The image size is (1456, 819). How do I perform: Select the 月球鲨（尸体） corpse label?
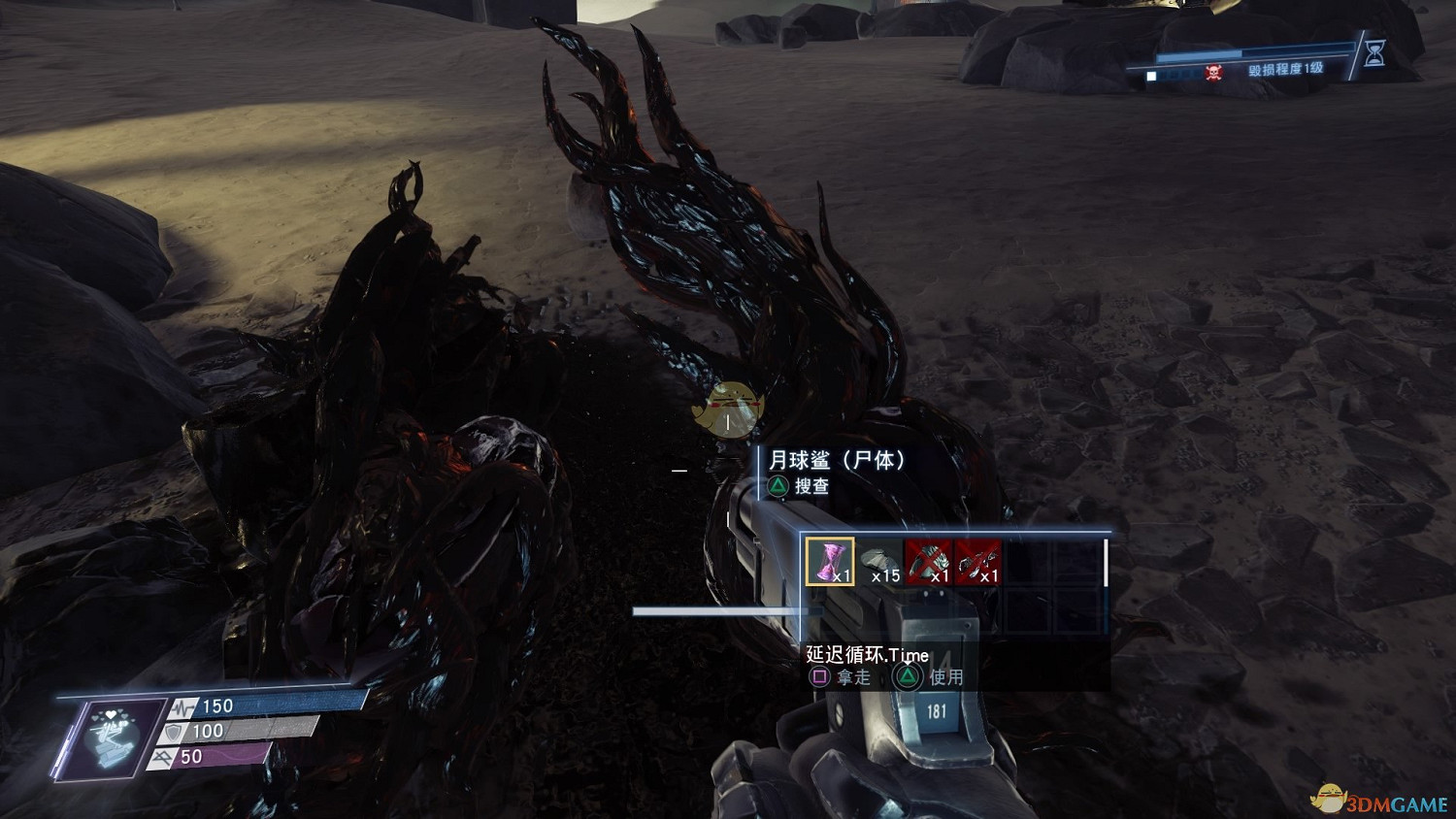(x=837, y=461)
